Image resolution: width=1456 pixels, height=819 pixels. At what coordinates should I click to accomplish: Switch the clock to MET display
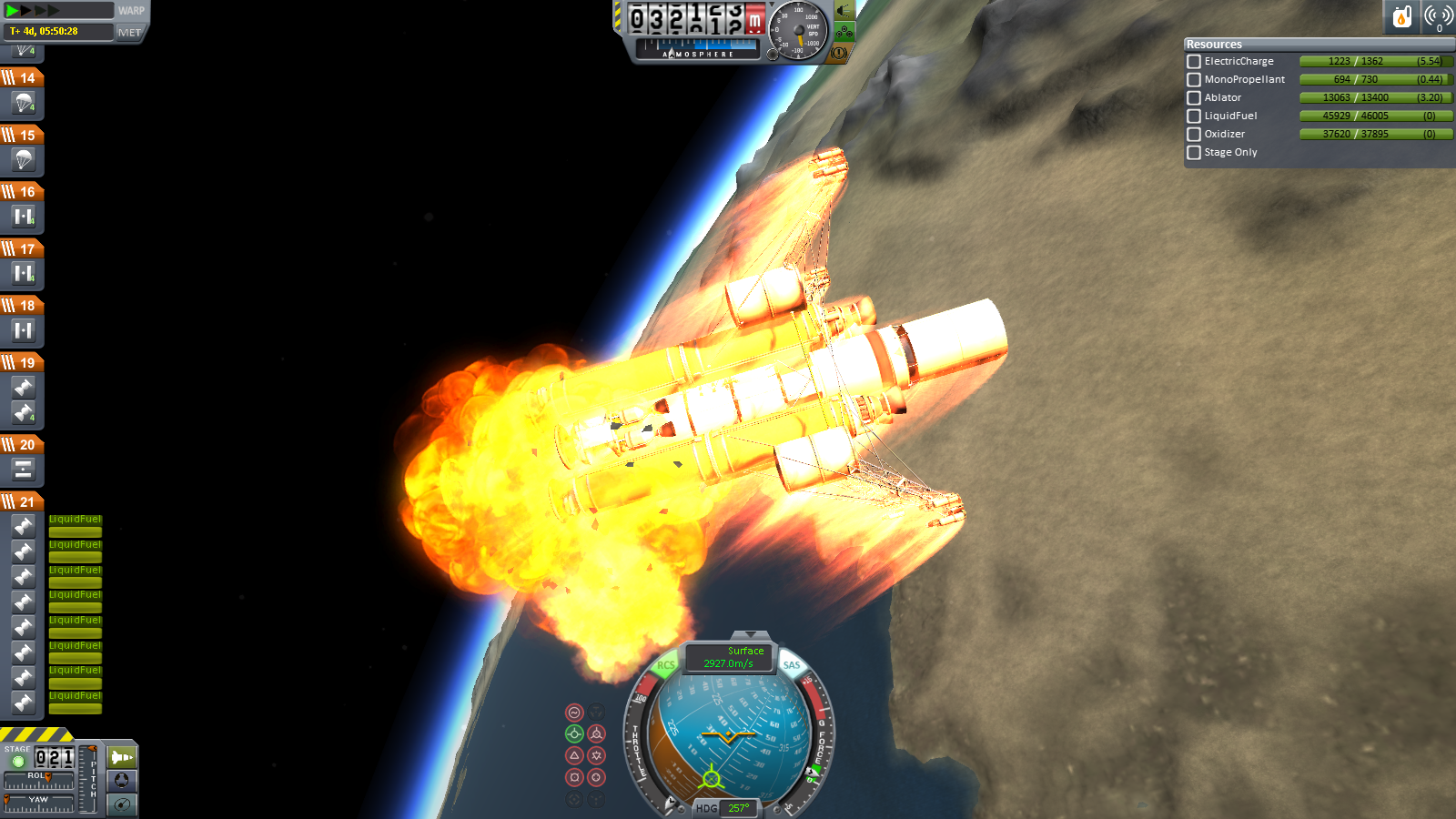point(130,33)
